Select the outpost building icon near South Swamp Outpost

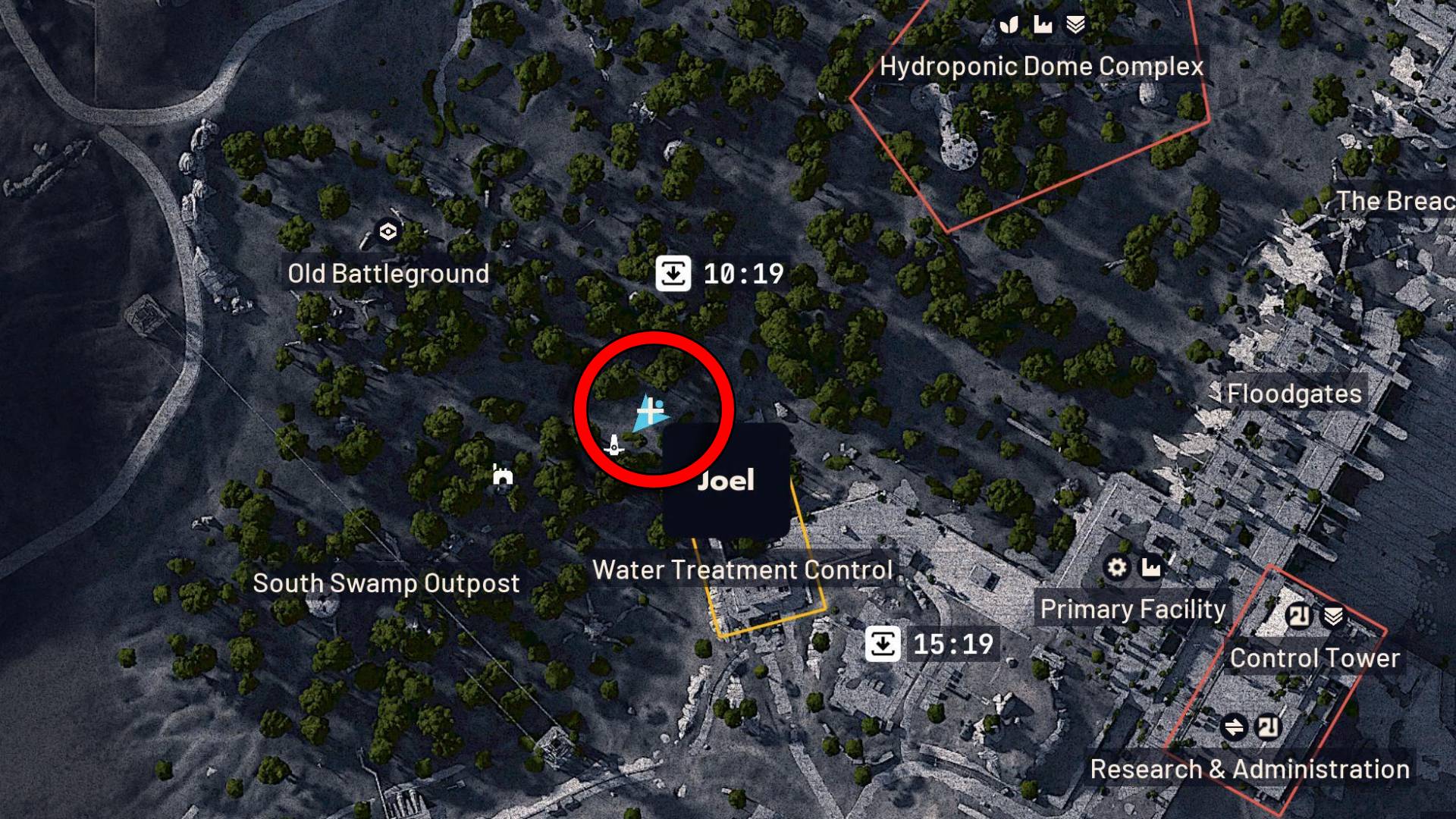point(503,476)
